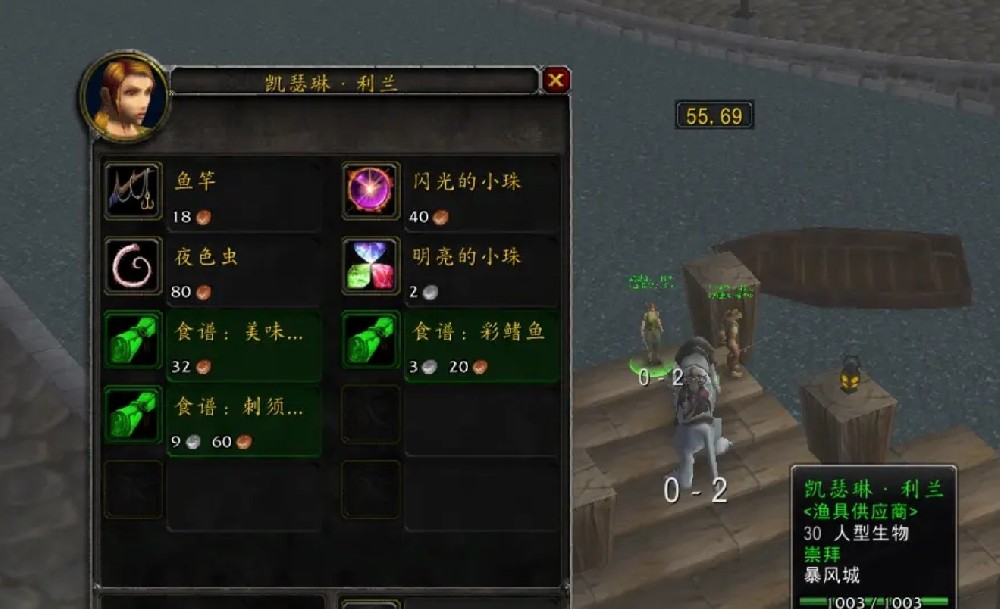
Task: Close the 凯瑟琳·利兰 vendor window
Action: 556,80
